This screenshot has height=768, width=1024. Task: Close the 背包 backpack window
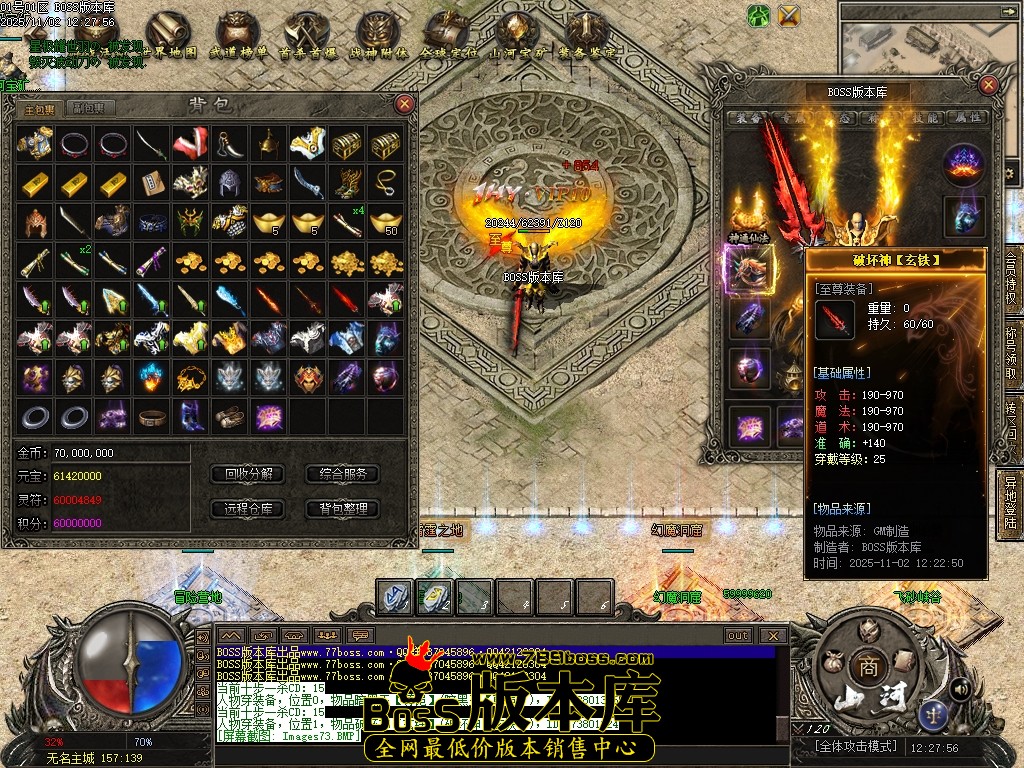[404, 103]
